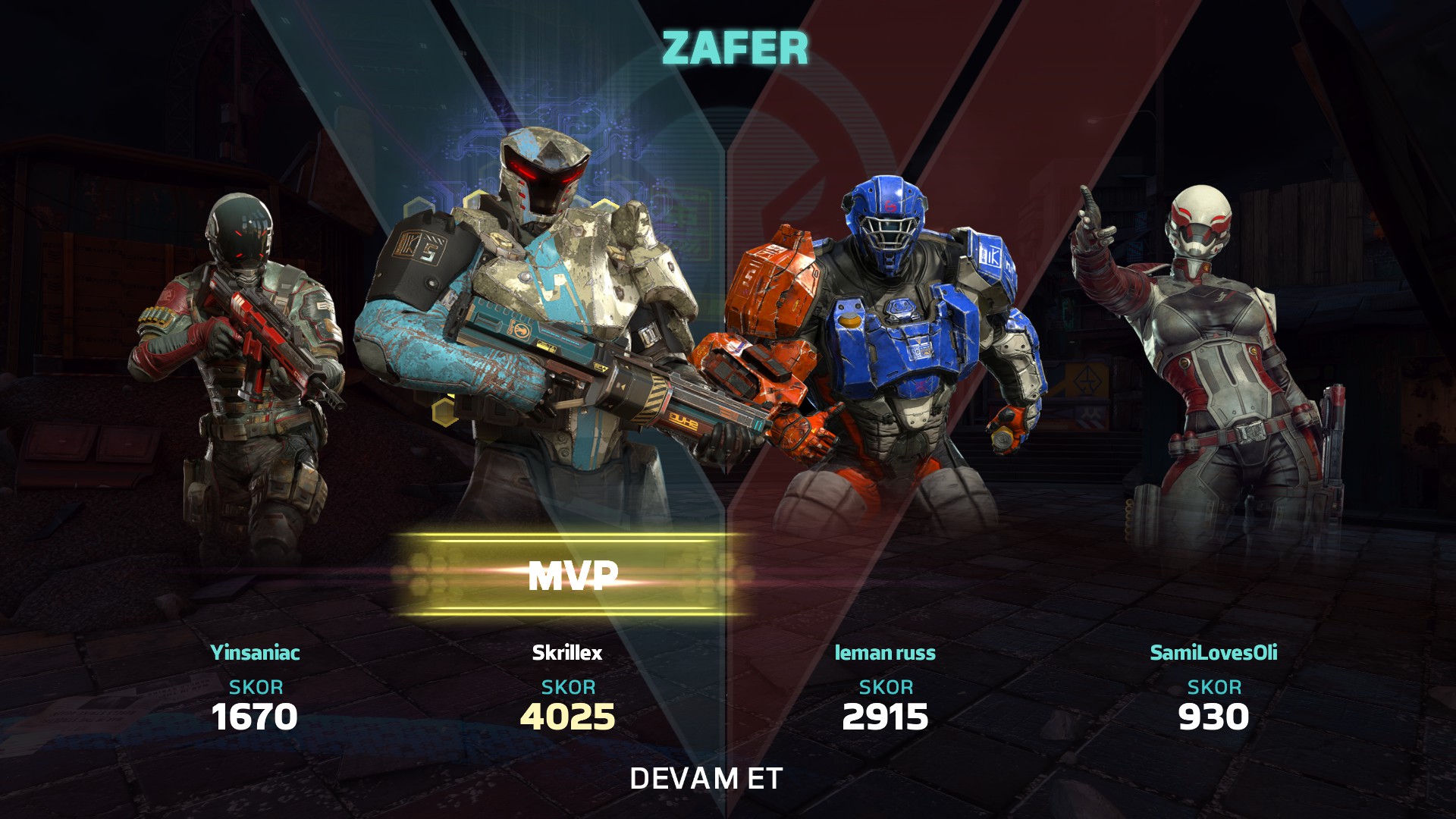Open Yinsaniac's player profile name
The image size is (1456, 819).
tap(255, 652)
